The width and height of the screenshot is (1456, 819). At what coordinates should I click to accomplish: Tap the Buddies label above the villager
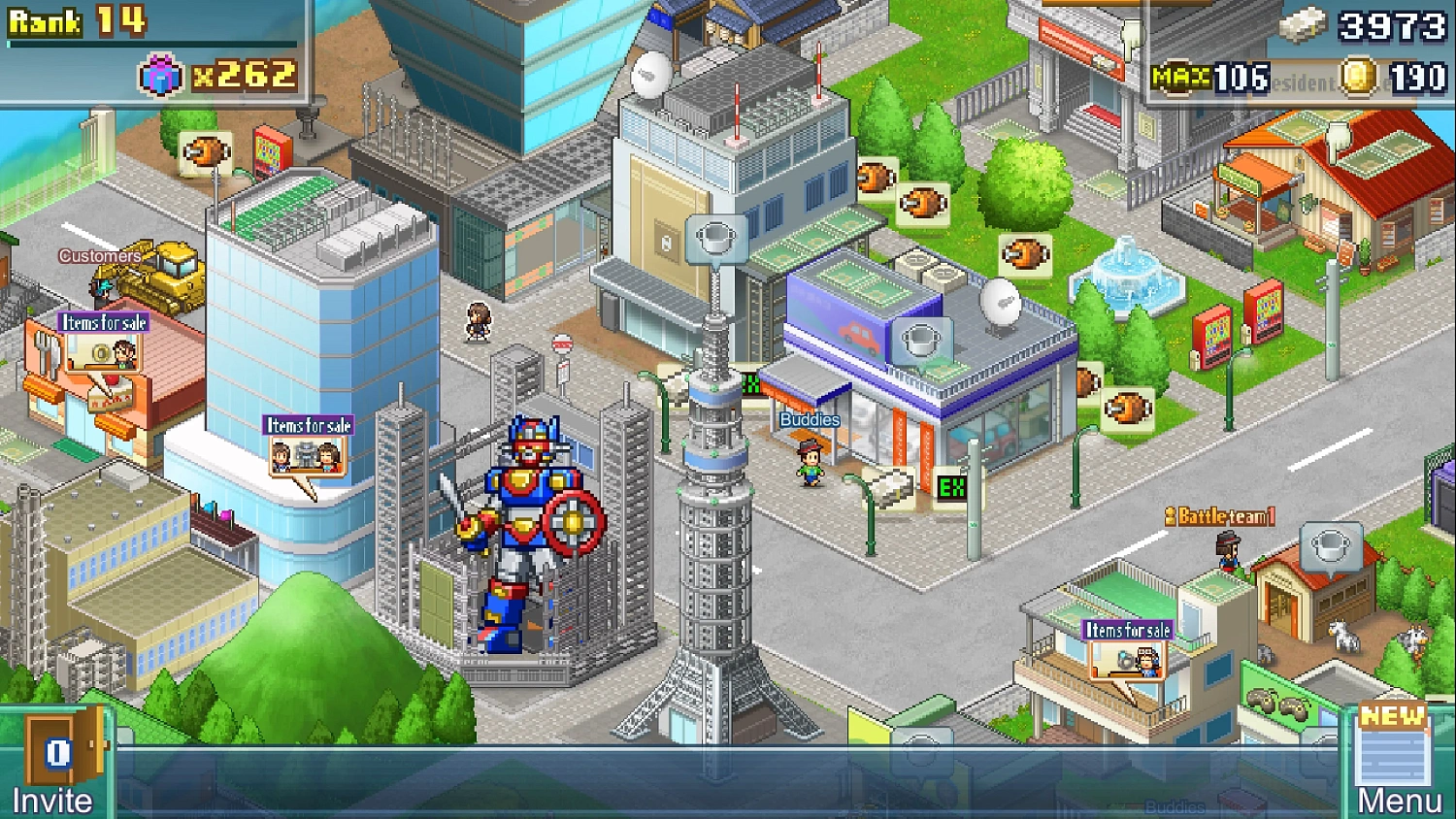[x=809, y=419]
